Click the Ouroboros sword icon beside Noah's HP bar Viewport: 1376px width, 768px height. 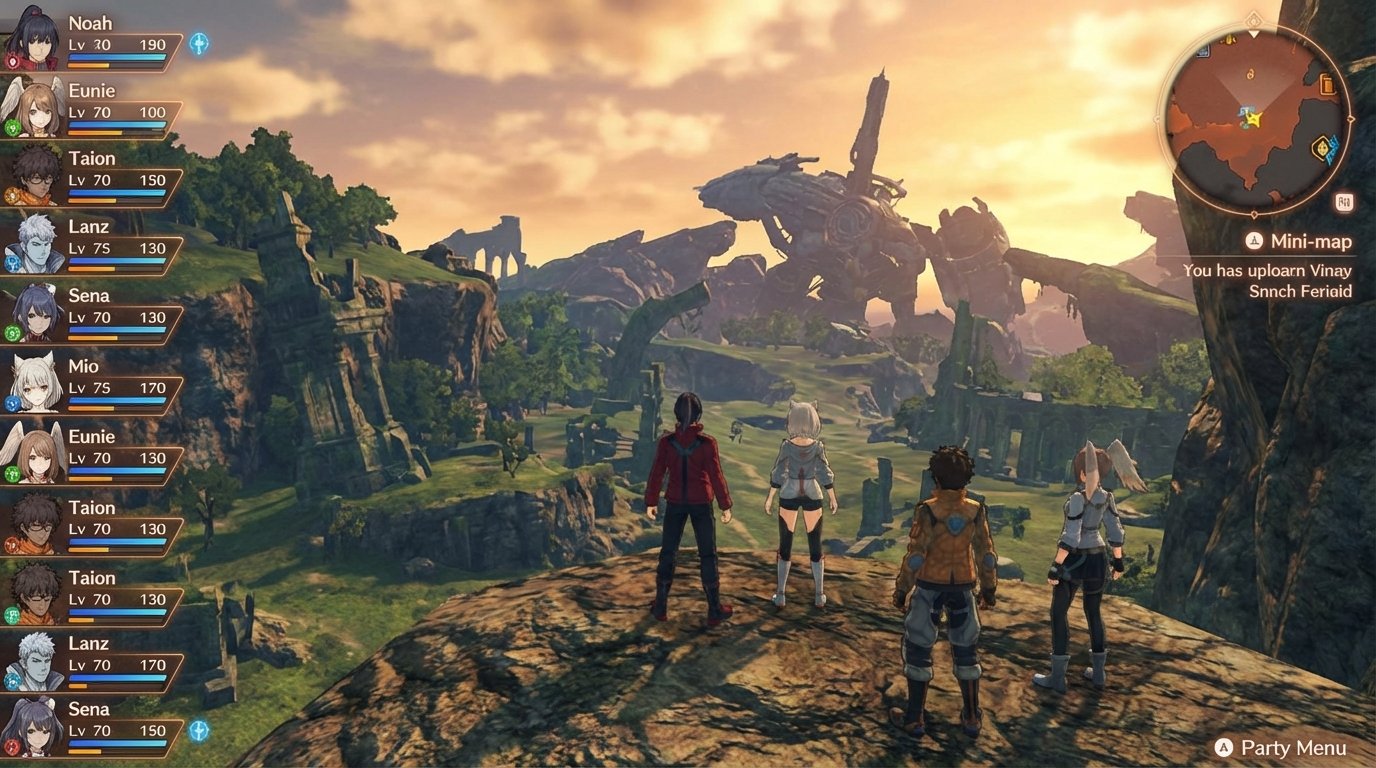(x=200, y=44)
